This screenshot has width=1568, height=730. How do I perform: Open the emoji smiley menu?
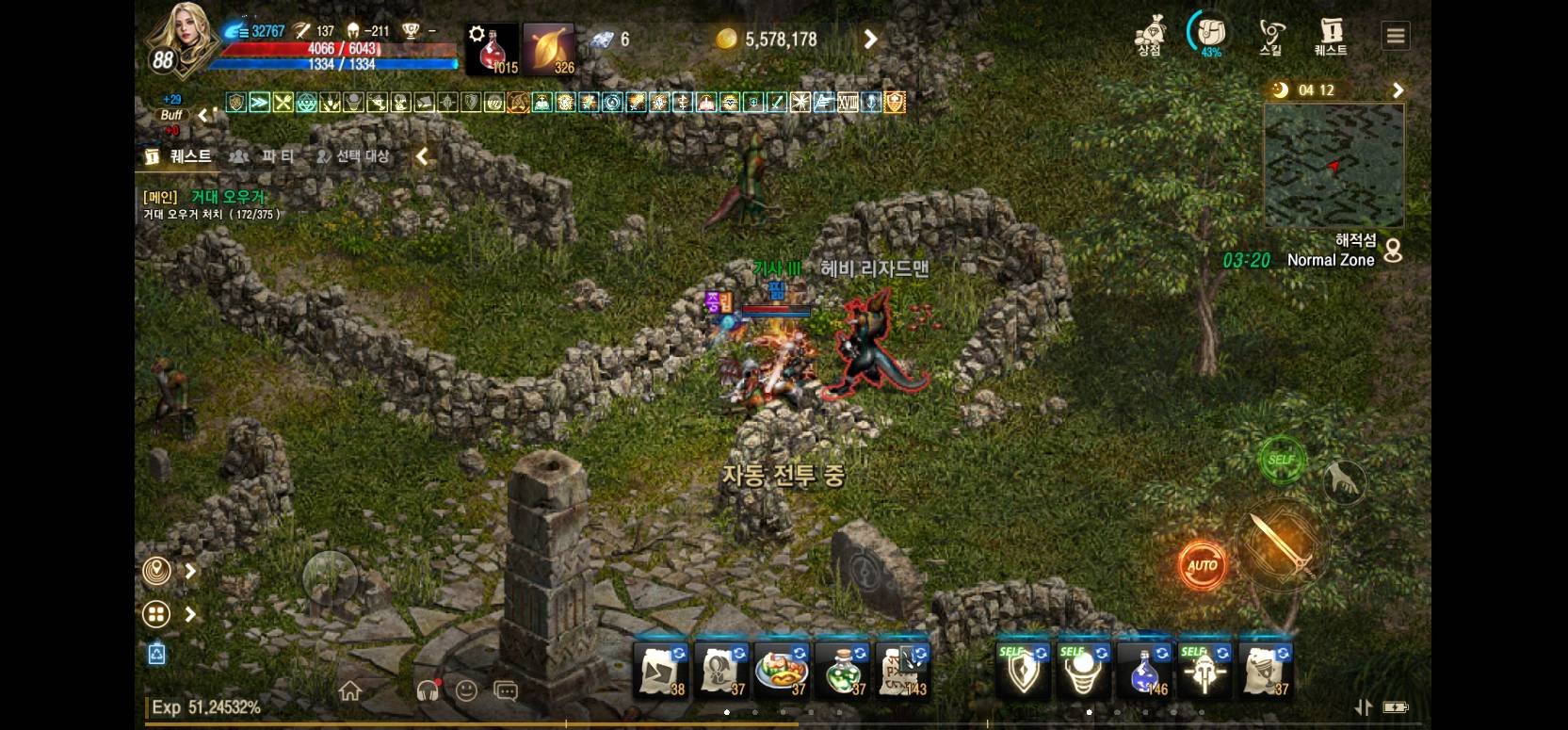coord(466,690)
